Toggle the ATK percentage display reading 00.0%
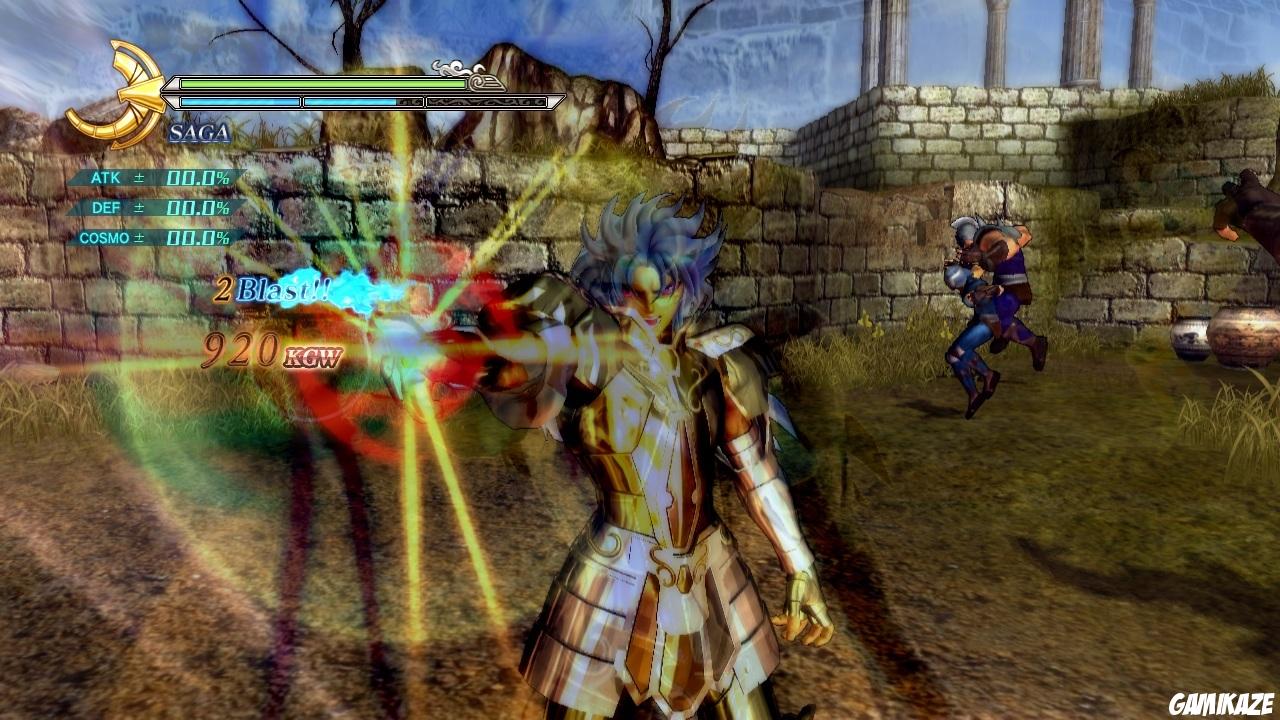 [x=195, y=176]
